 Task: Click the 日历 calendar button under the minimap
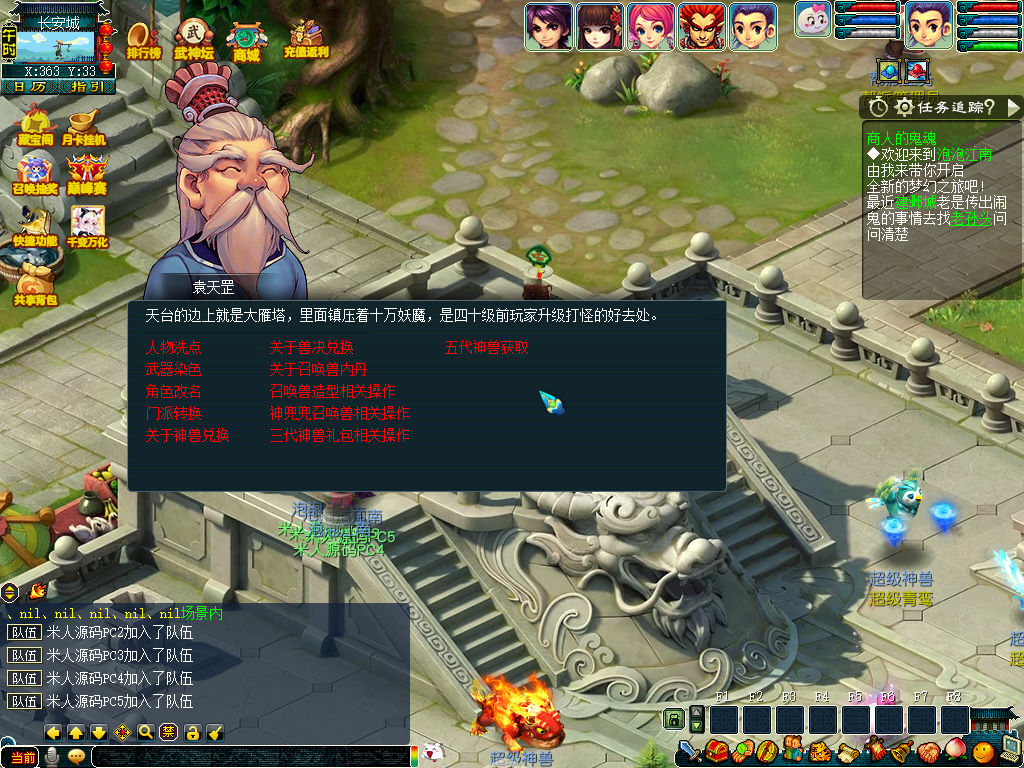pos(29,87)
